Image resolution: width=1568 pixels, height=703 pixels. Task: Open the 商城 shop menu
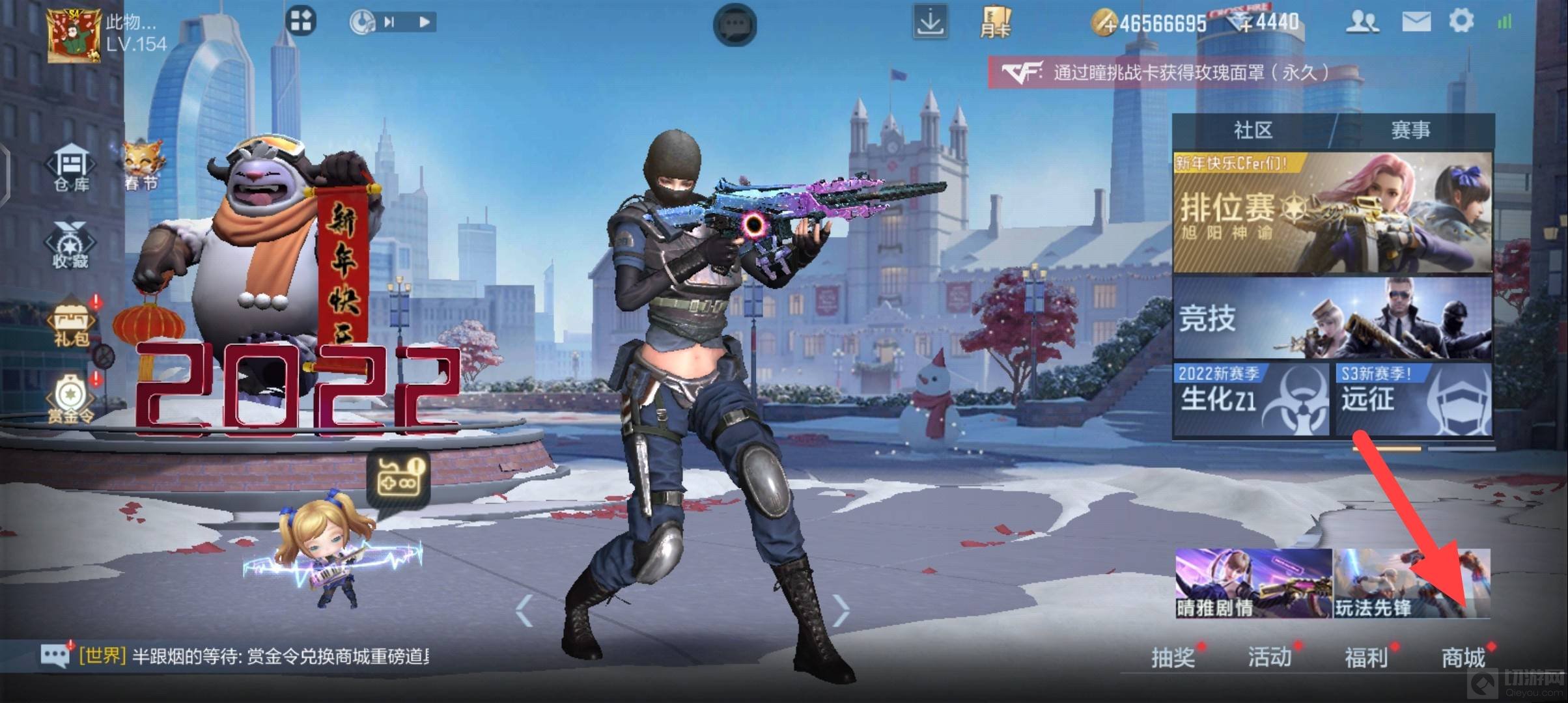1463,657
